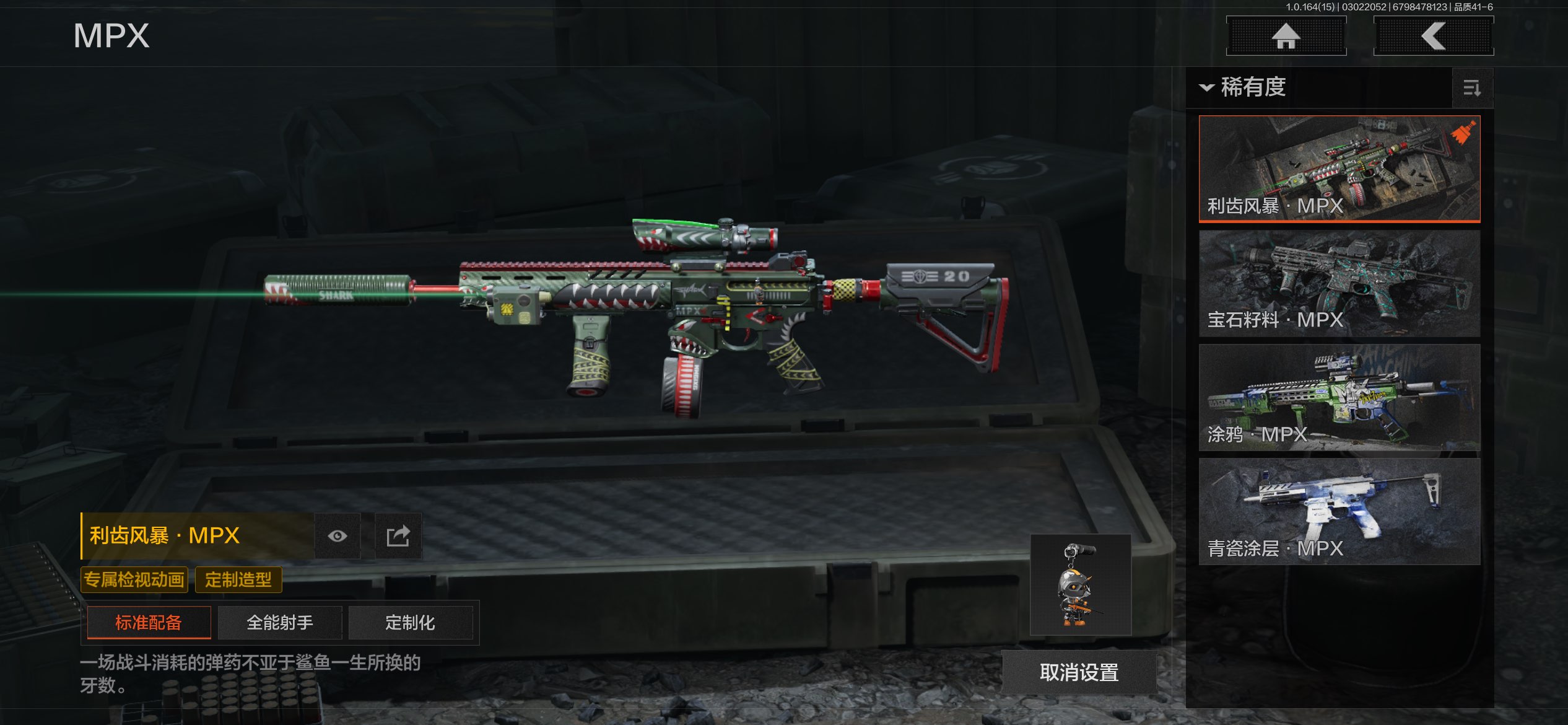Toggle the sort order icon
Screen dimensions: 1568x725
(x=1471, y=89)
